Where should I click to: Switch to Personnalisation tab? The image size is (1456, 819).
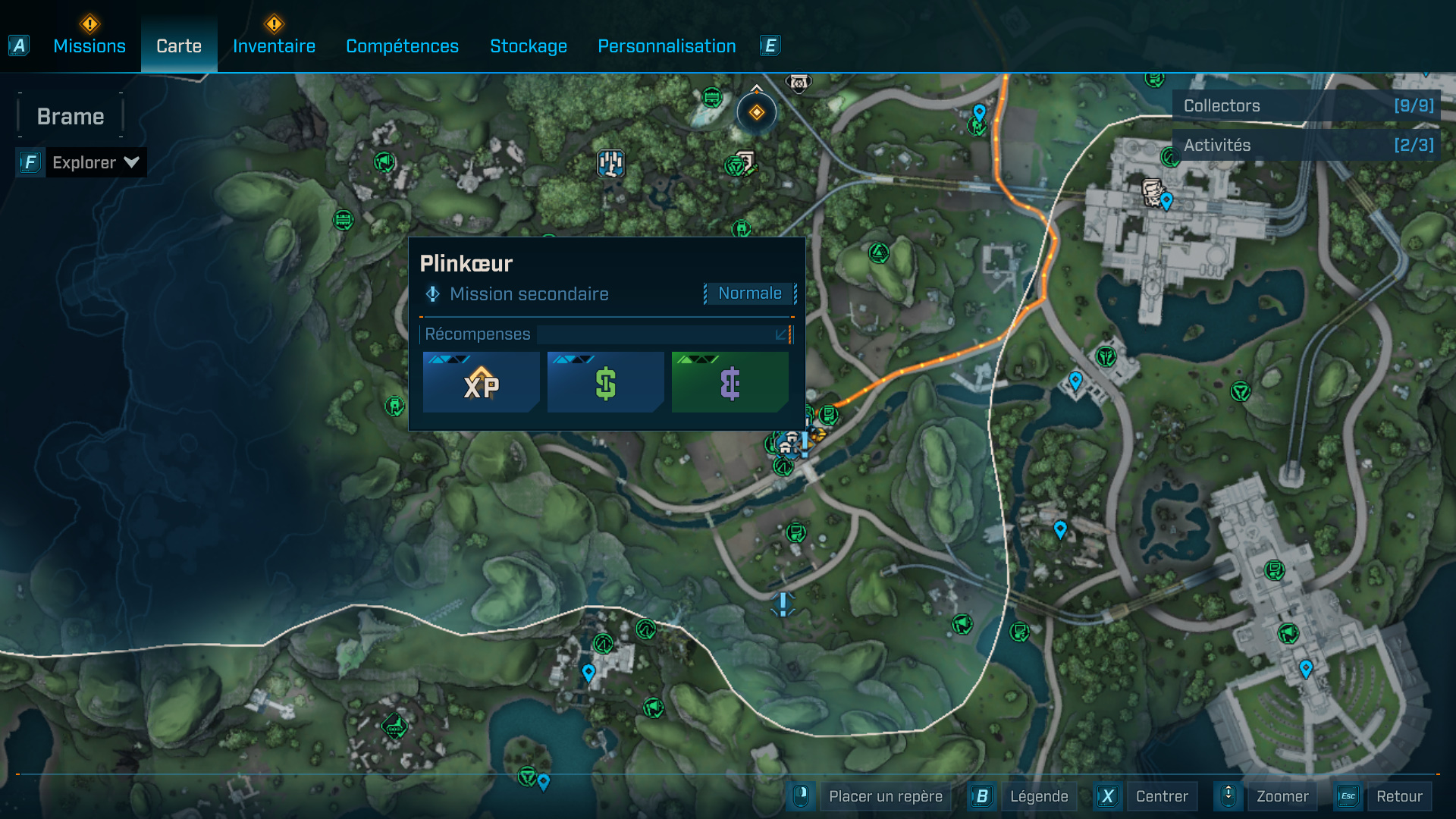[x=667, y=46]
